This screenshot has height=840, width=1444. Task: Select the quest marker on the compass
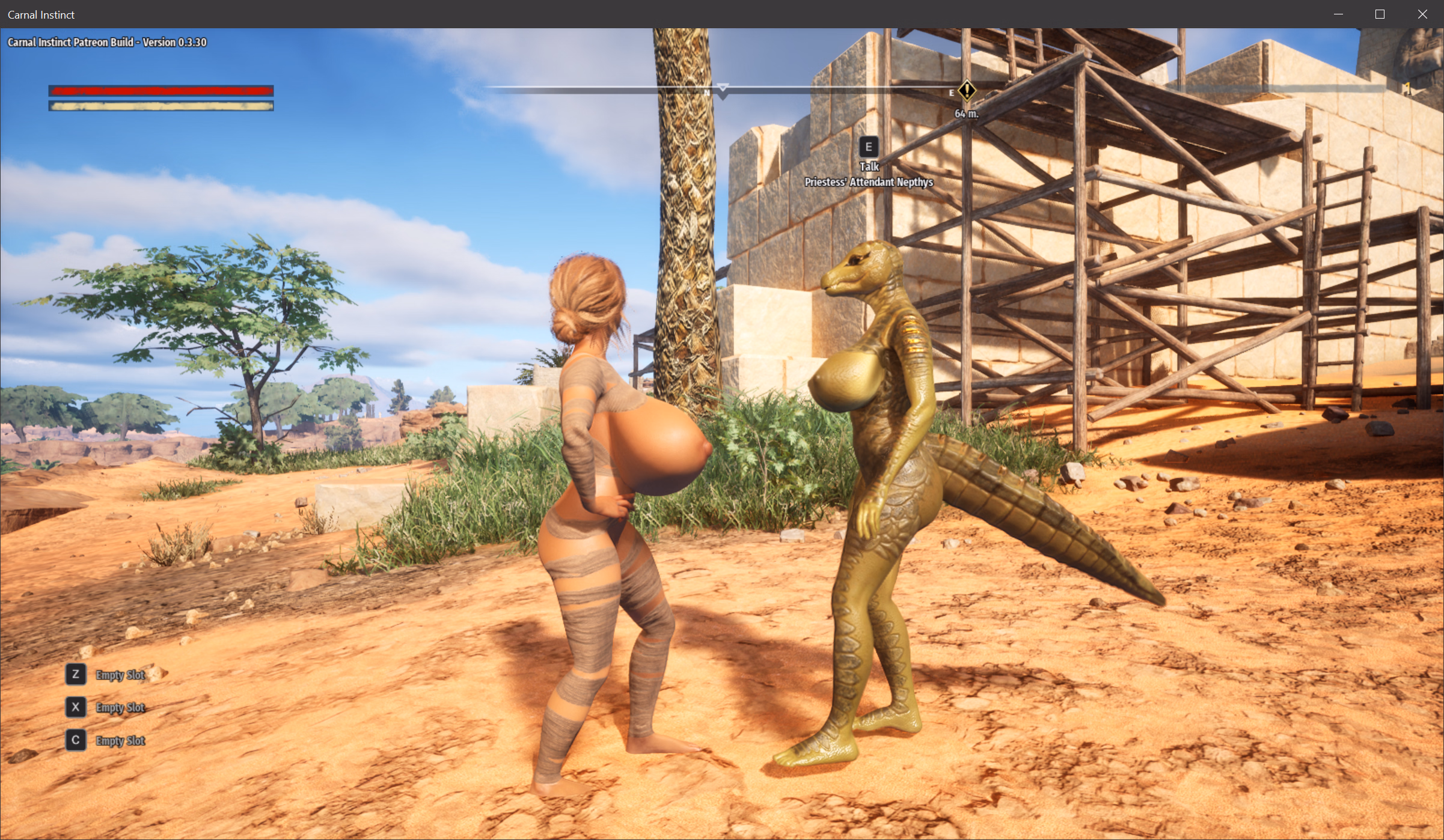(967, 91)
